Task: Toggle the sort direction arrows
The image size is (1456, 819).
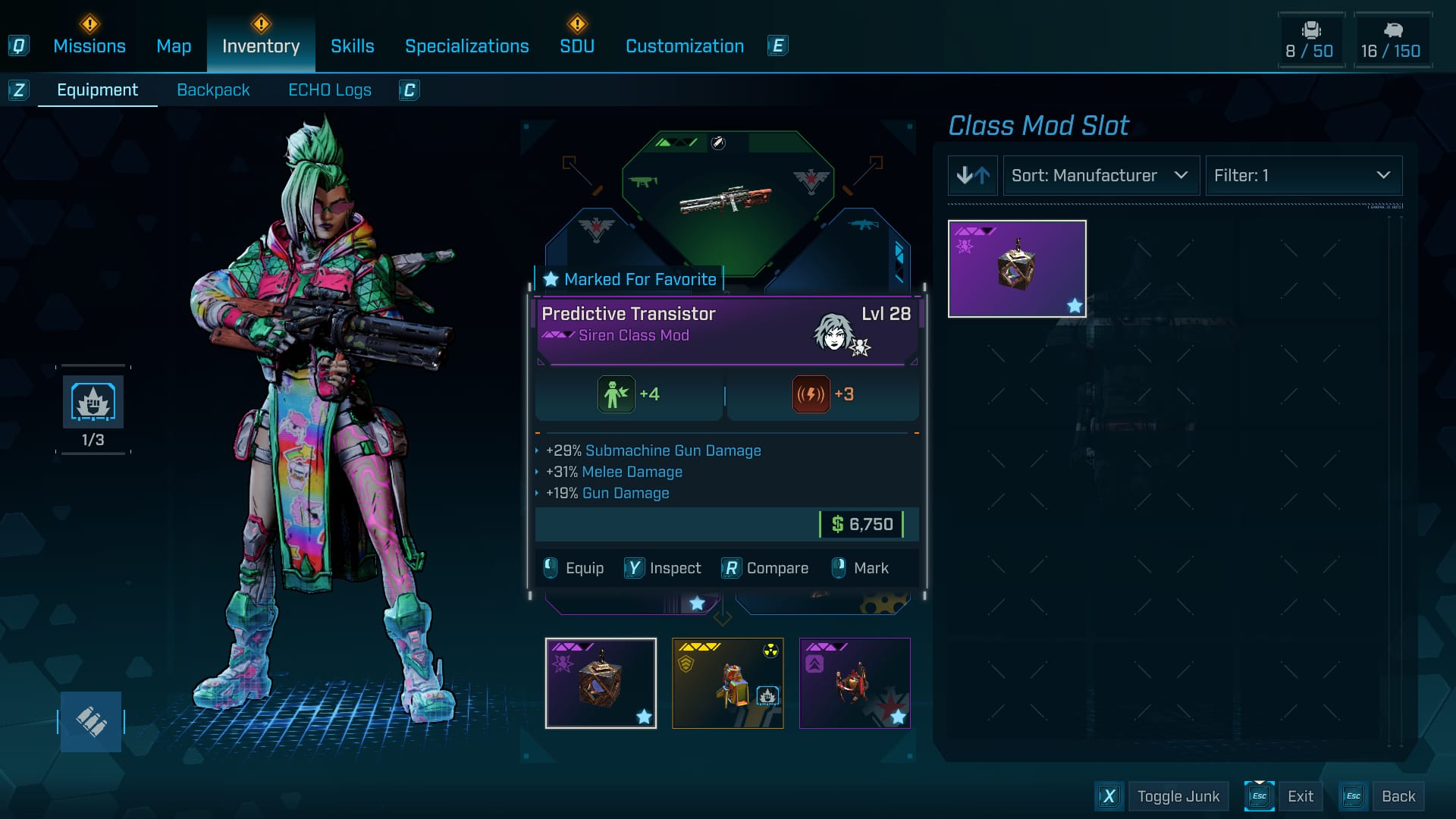Action: pos(973,176)
